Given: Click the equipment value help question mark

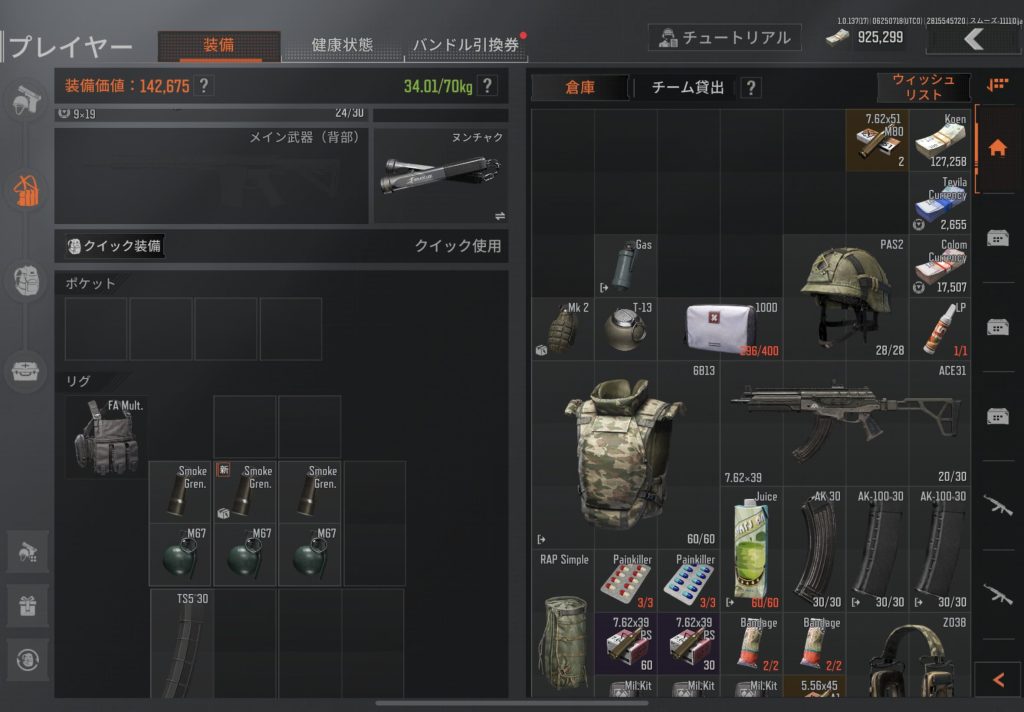Looking at the screenshot, I should coord(204,86).
